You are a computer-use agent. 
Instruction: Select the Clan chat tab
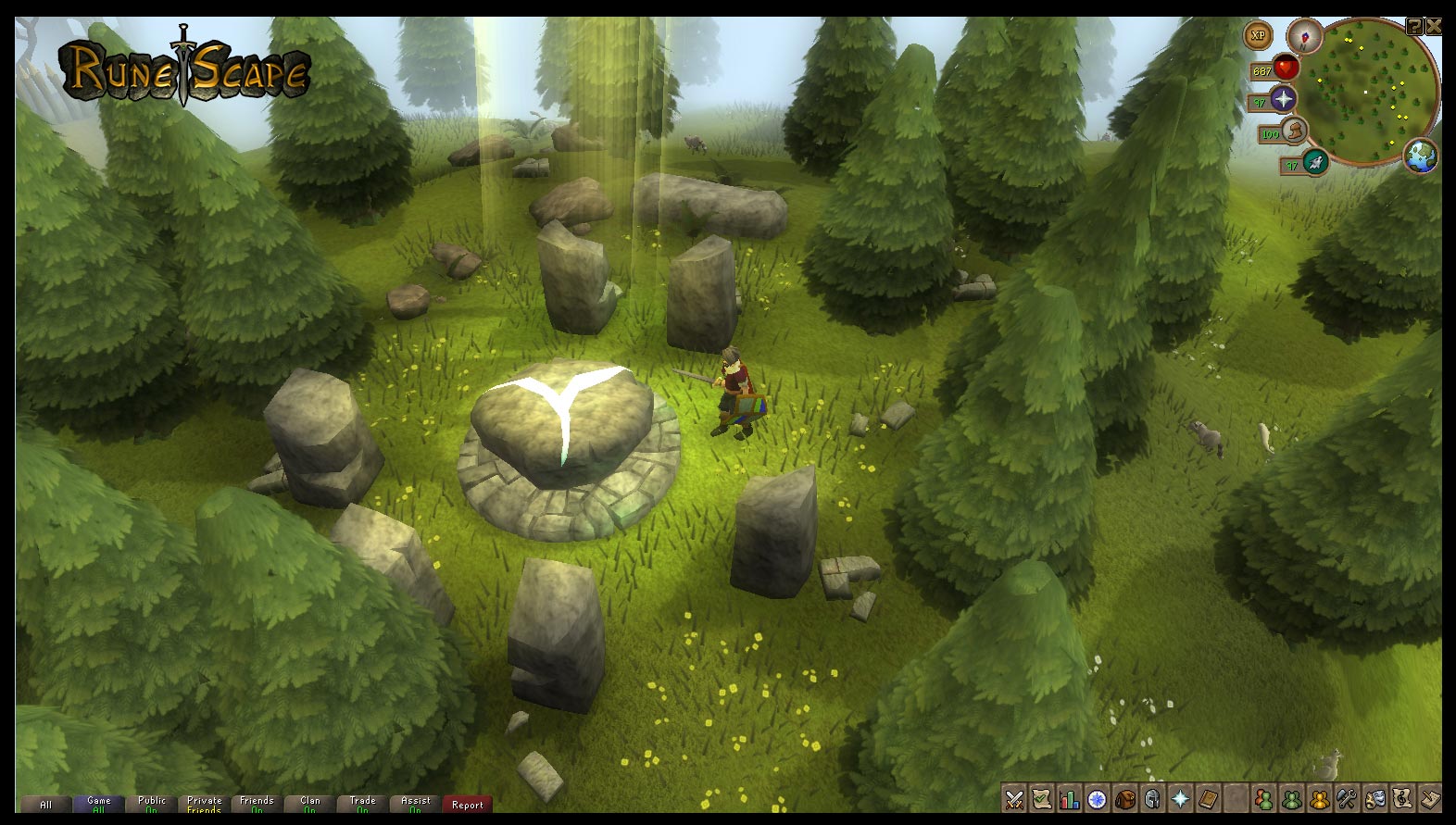[x=309, y=804]
